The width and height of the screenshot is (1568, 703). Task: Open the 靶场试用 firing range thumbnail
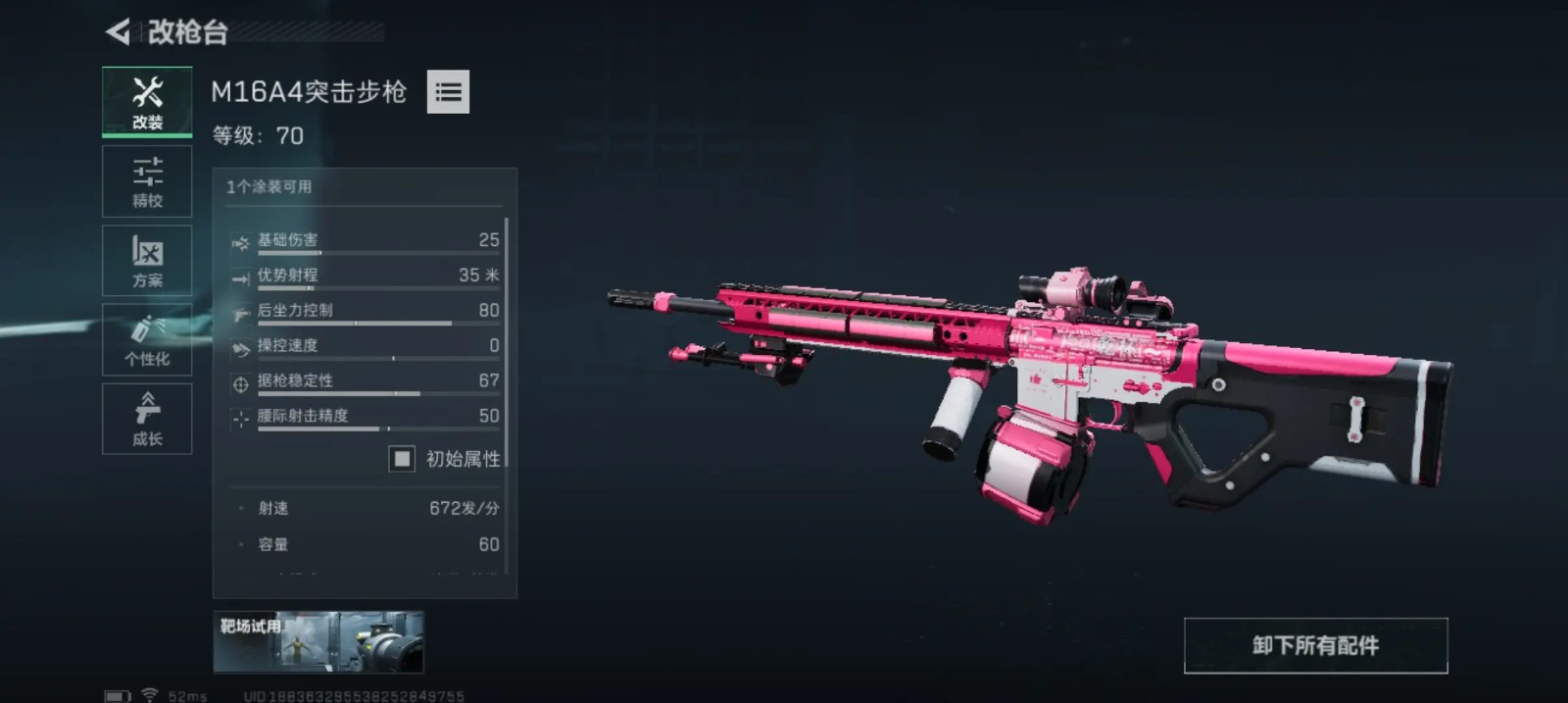click(x=318, y=642)
